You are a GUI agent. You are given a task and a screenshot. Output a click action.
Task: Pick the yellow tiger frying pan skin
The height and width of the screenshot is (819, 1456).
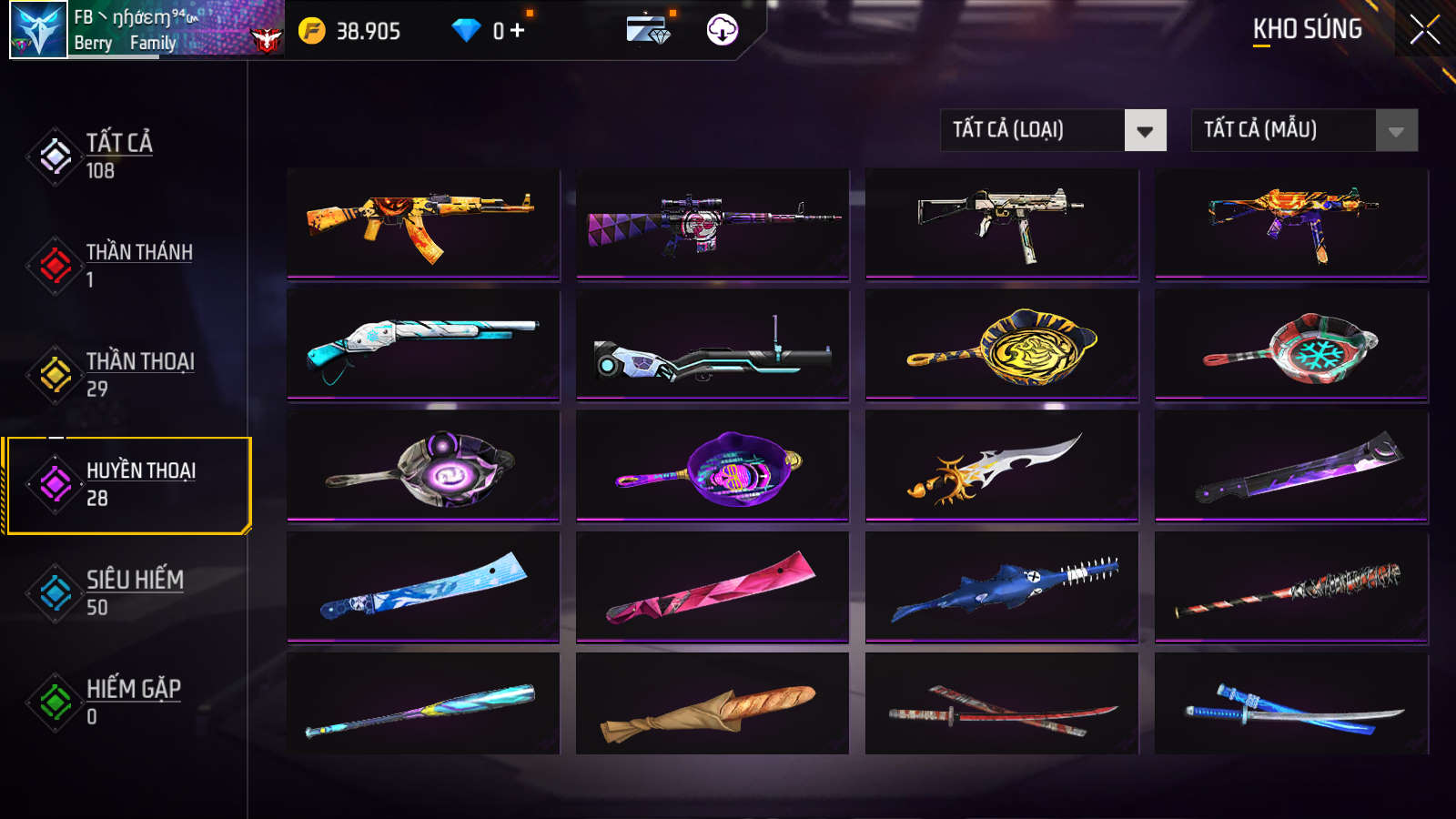tap(1002, 345)
